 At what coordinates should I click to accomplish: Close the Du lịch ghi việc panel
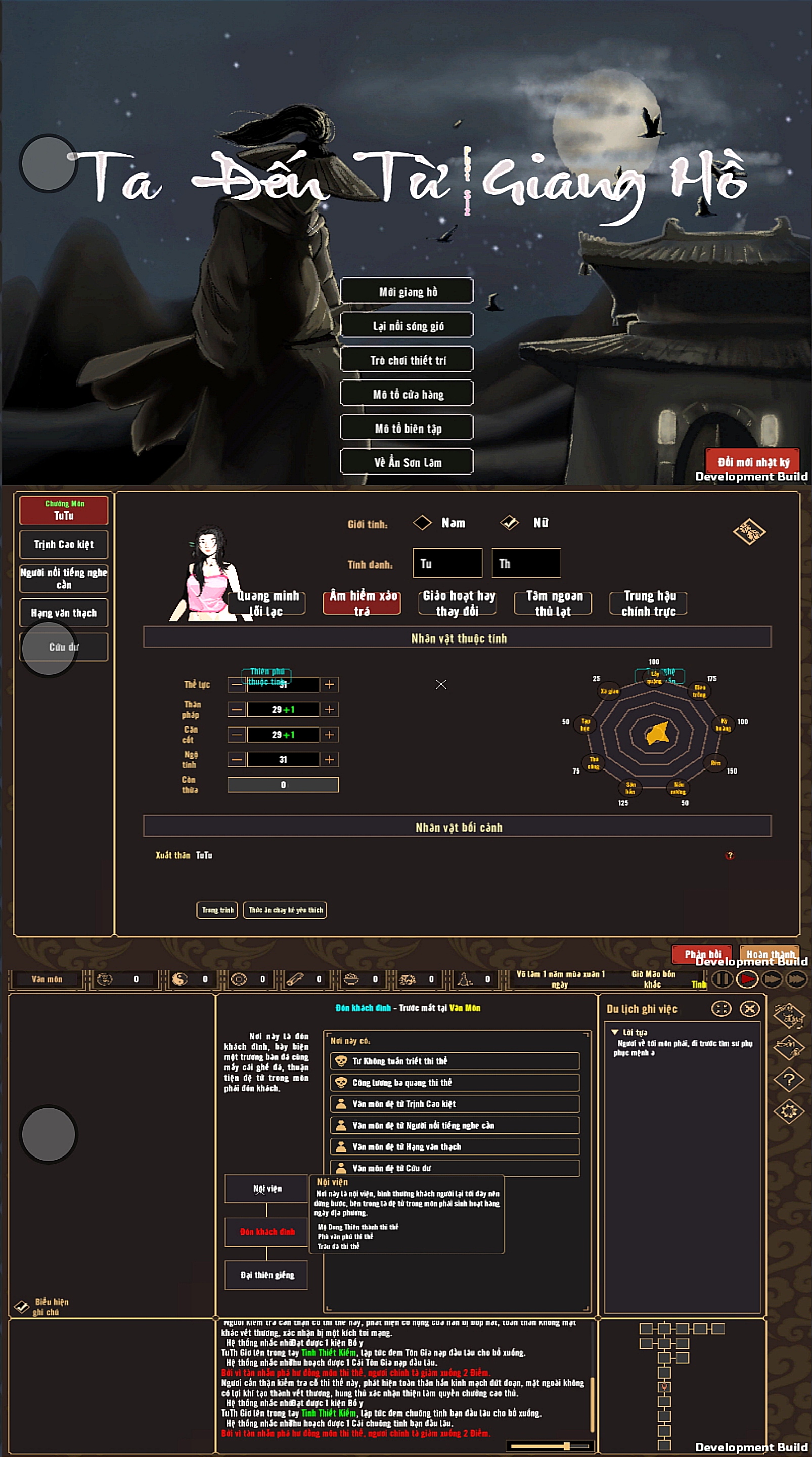pos(750,1008)
